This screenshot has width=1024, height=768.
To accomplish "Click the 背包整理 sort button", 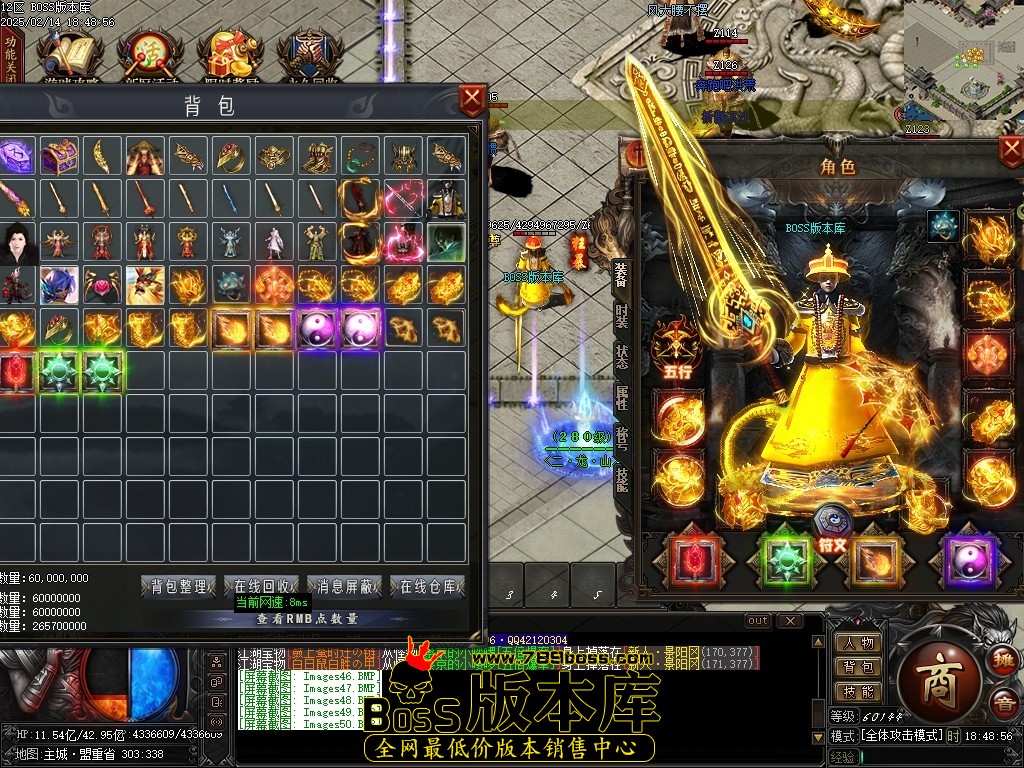I will click(180, 587).
